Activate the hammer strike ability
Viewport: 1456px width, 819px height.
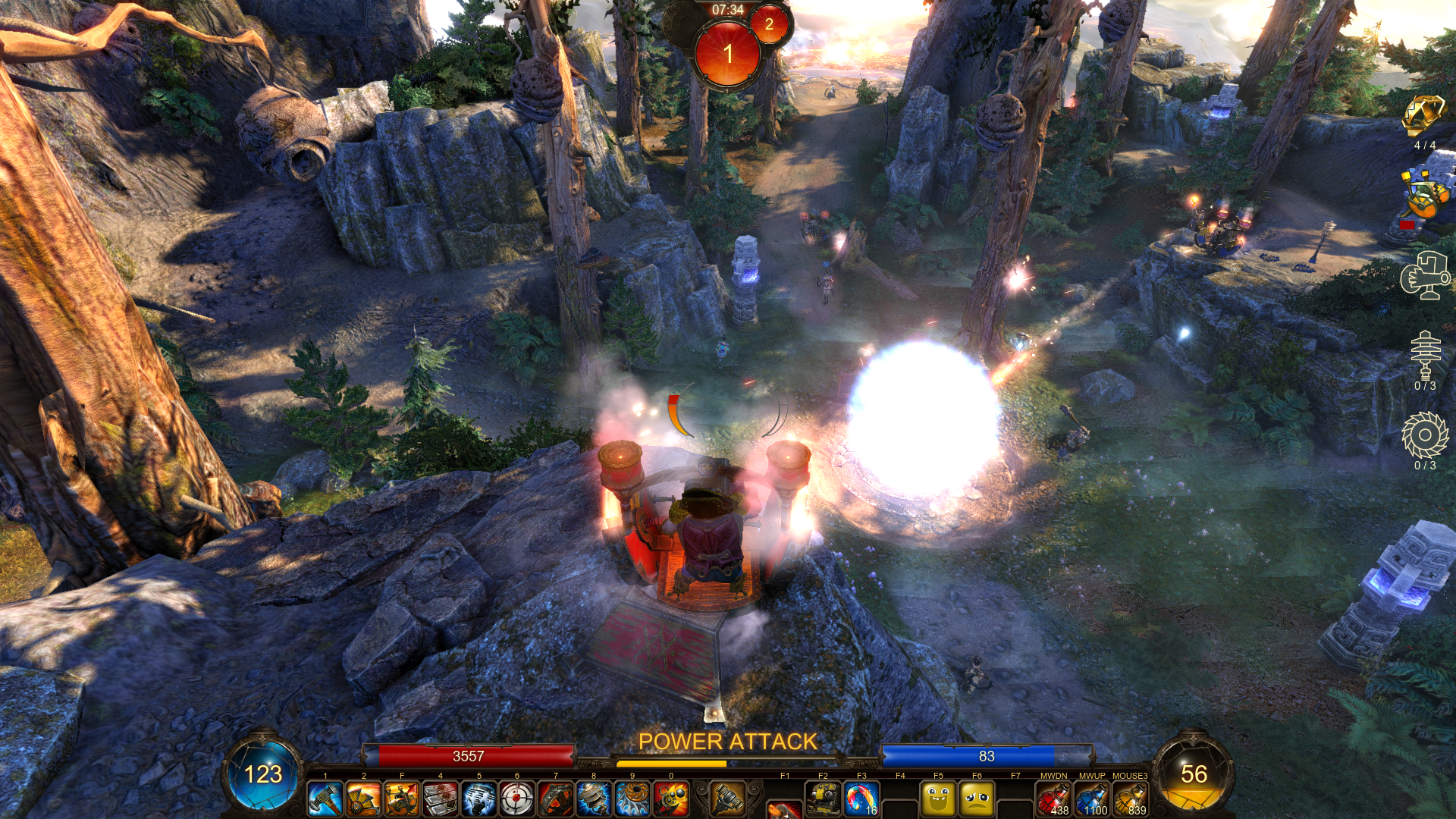325,799
